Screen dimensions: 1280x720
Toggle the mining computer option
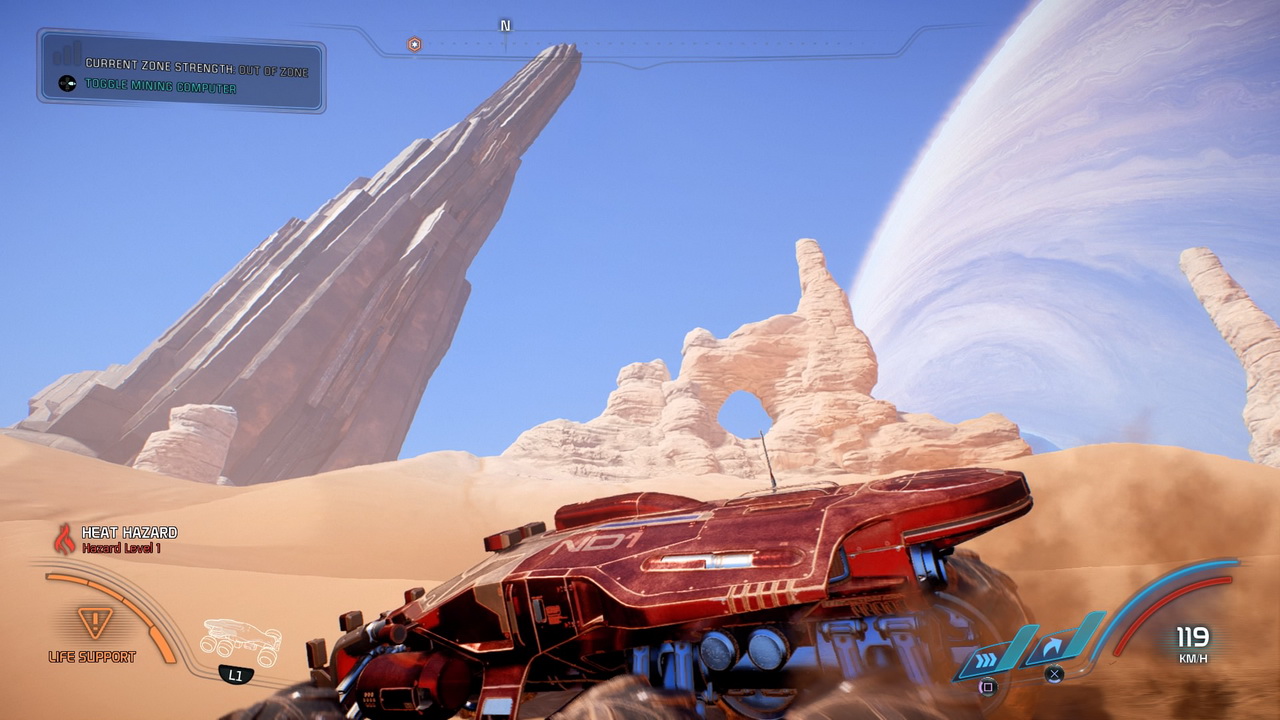pyautogui.click(x=160, y=88)
